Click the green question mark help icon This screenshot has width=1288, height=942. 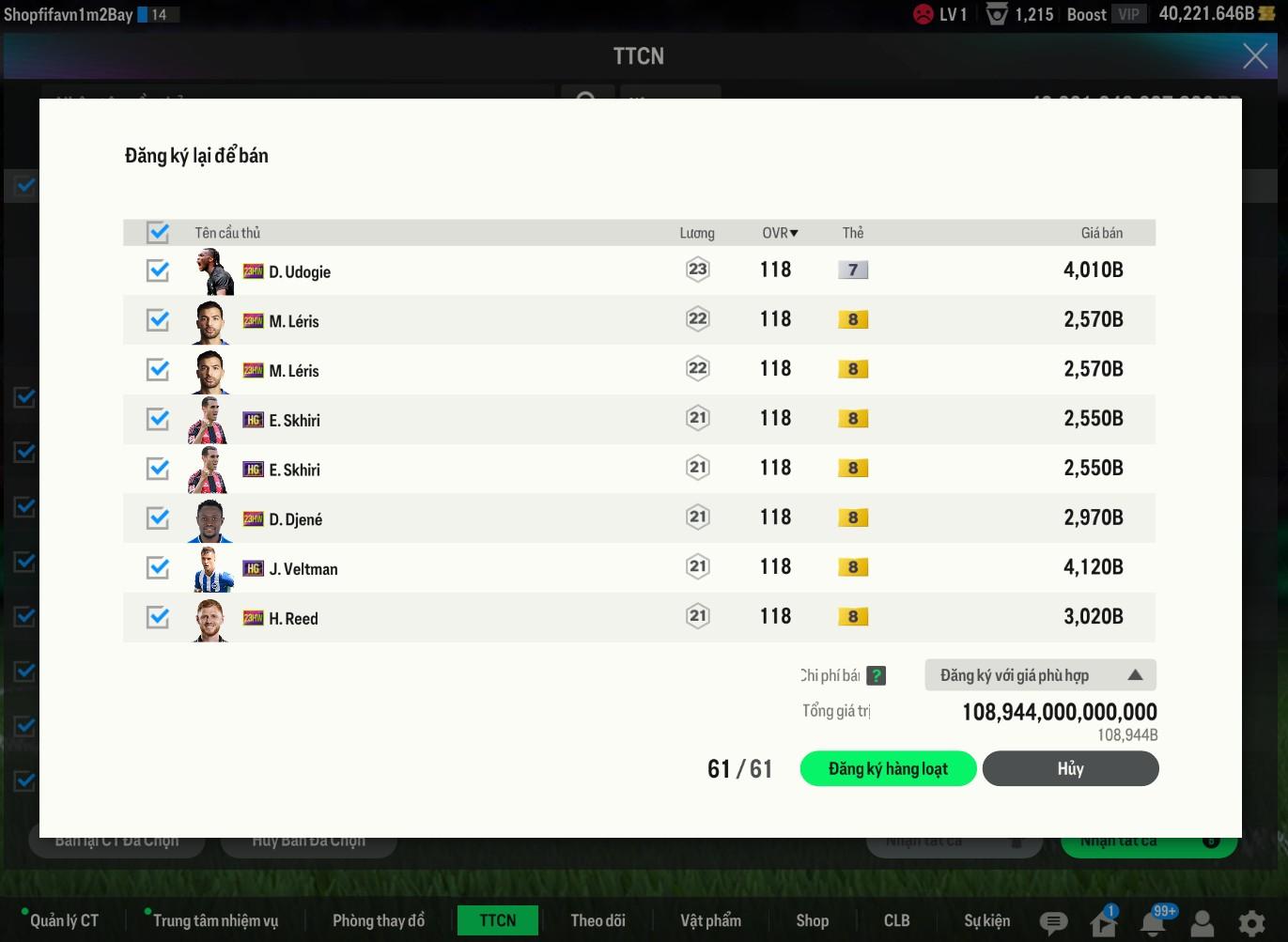click(x=876, y=675)
